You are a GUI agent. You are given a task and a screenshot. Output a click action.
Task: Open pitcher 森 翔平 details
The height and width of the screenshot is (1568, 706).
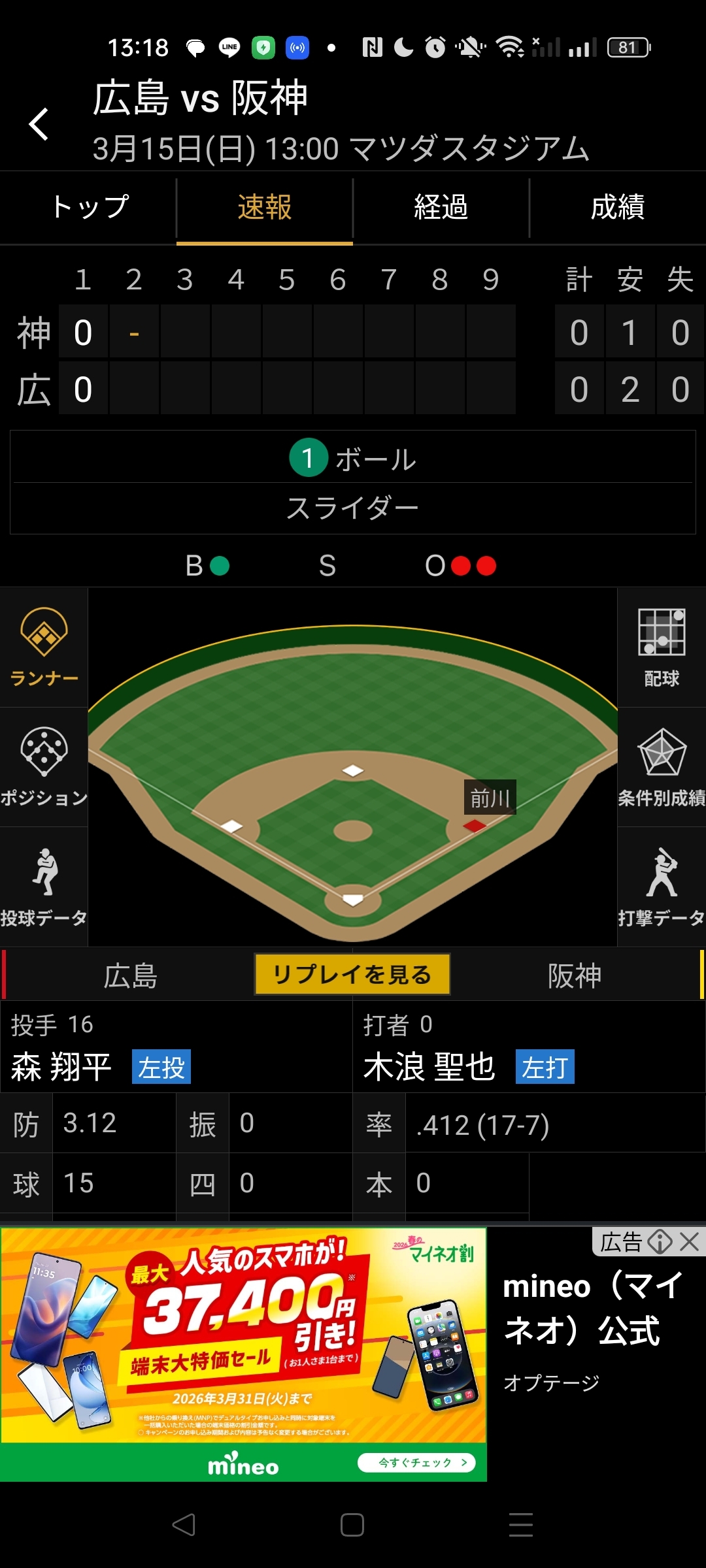[61, 1067]
